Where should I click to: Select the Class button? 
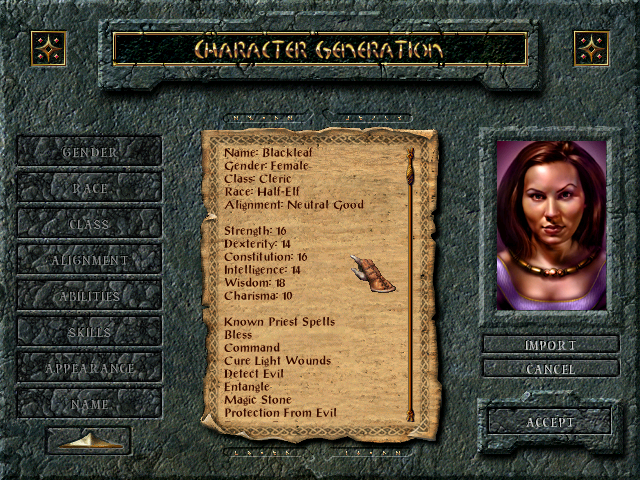click(89, 224)
